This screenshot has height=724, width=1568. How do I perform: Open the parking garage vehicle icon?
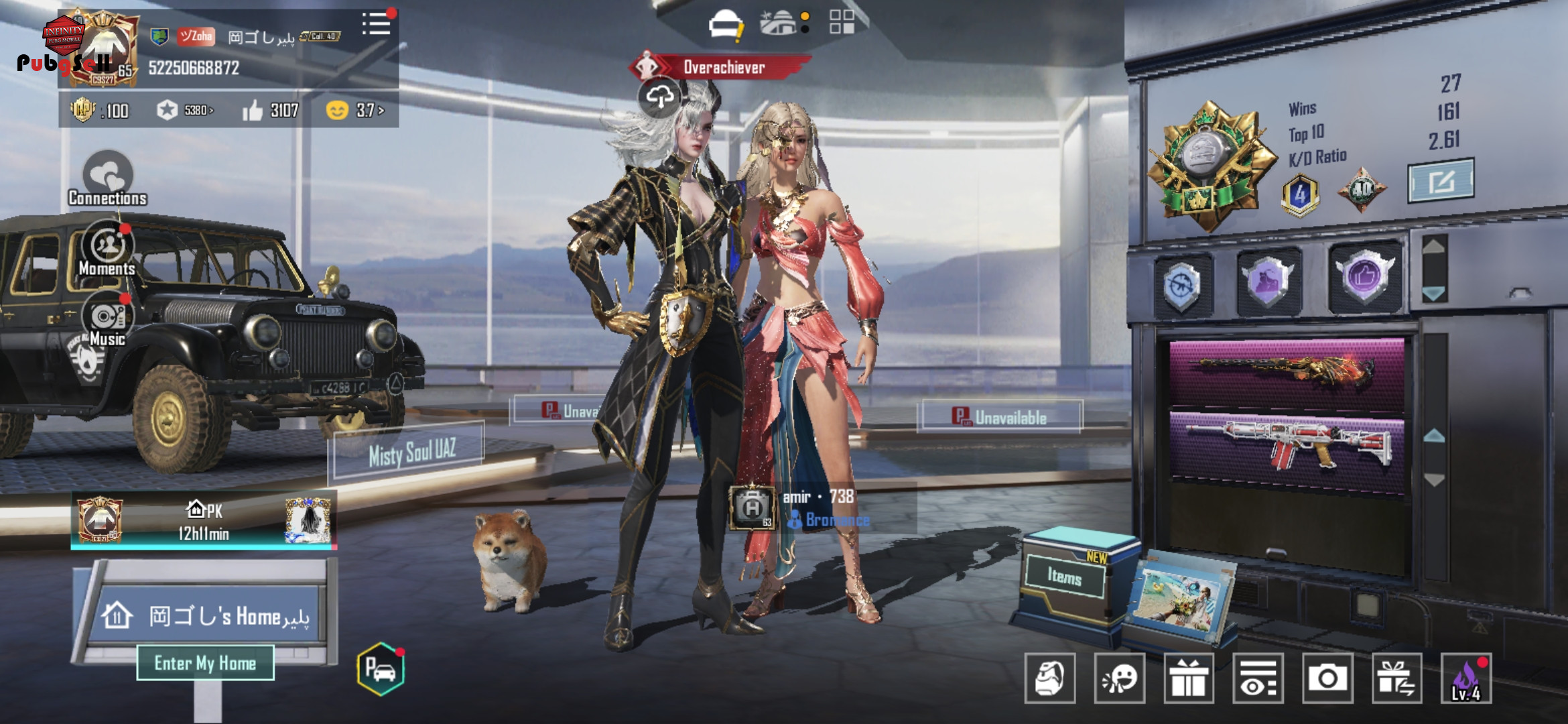tap(381, 668)
